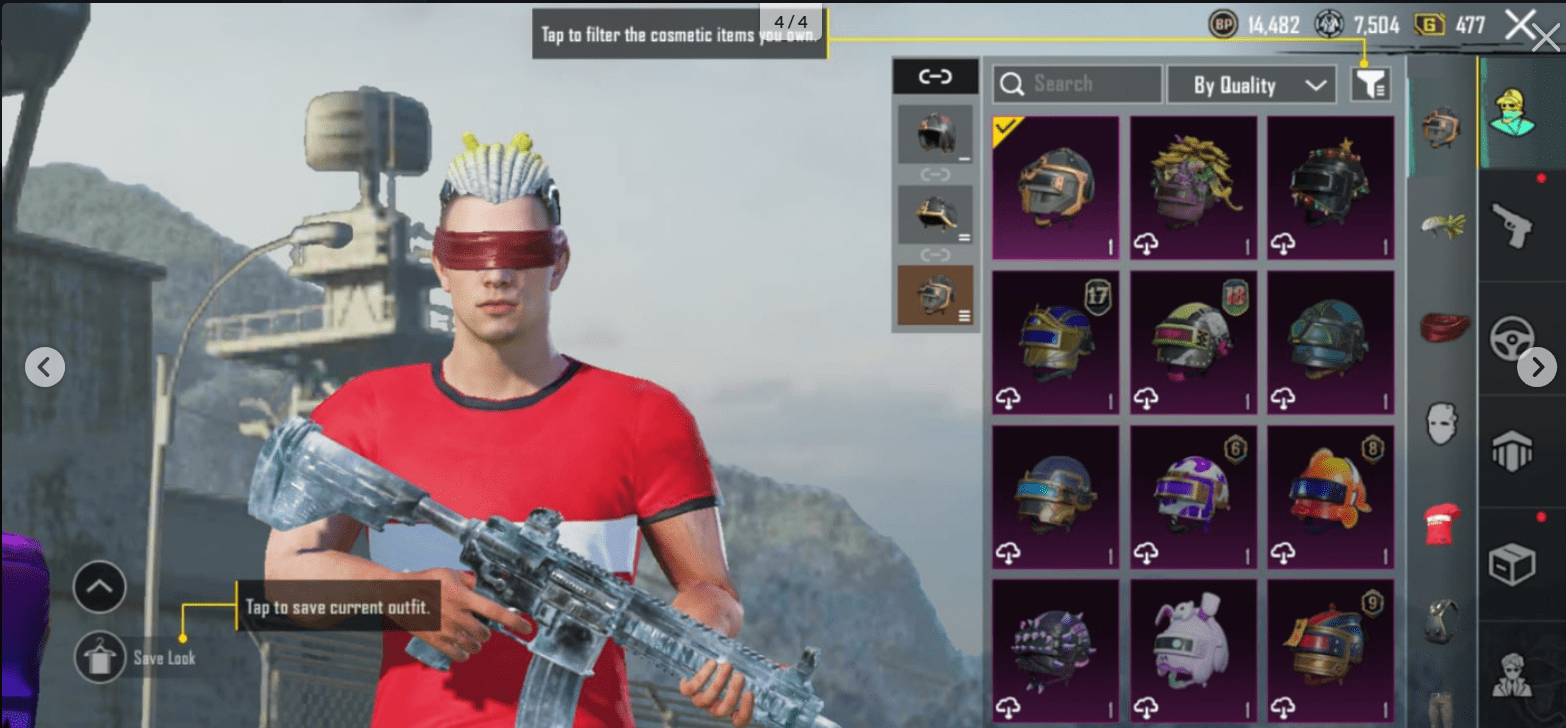Click the Search input field
This screenshot has height=728, width=1566.
click(1077, 84)
